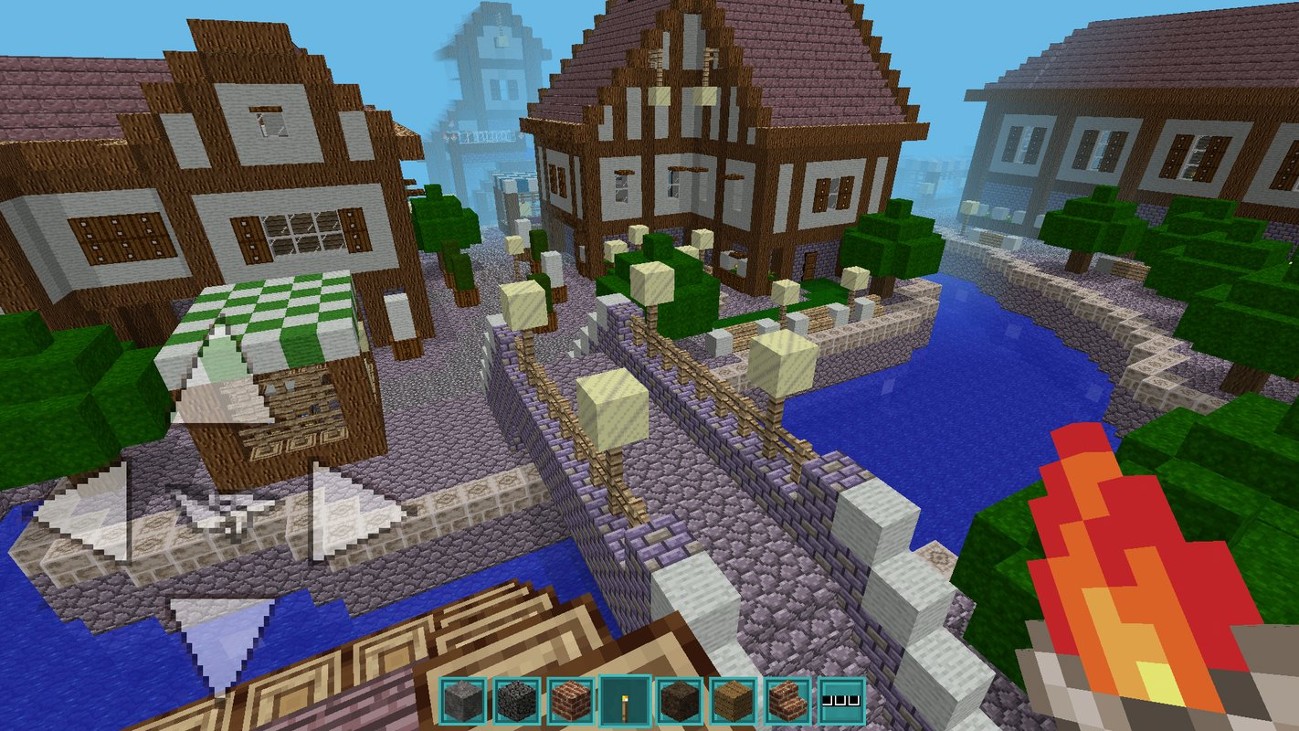Select the wooden planks hotbar slot
Image resolution: width=1299 pixels, height=731 pixels.
pos(735,700)
